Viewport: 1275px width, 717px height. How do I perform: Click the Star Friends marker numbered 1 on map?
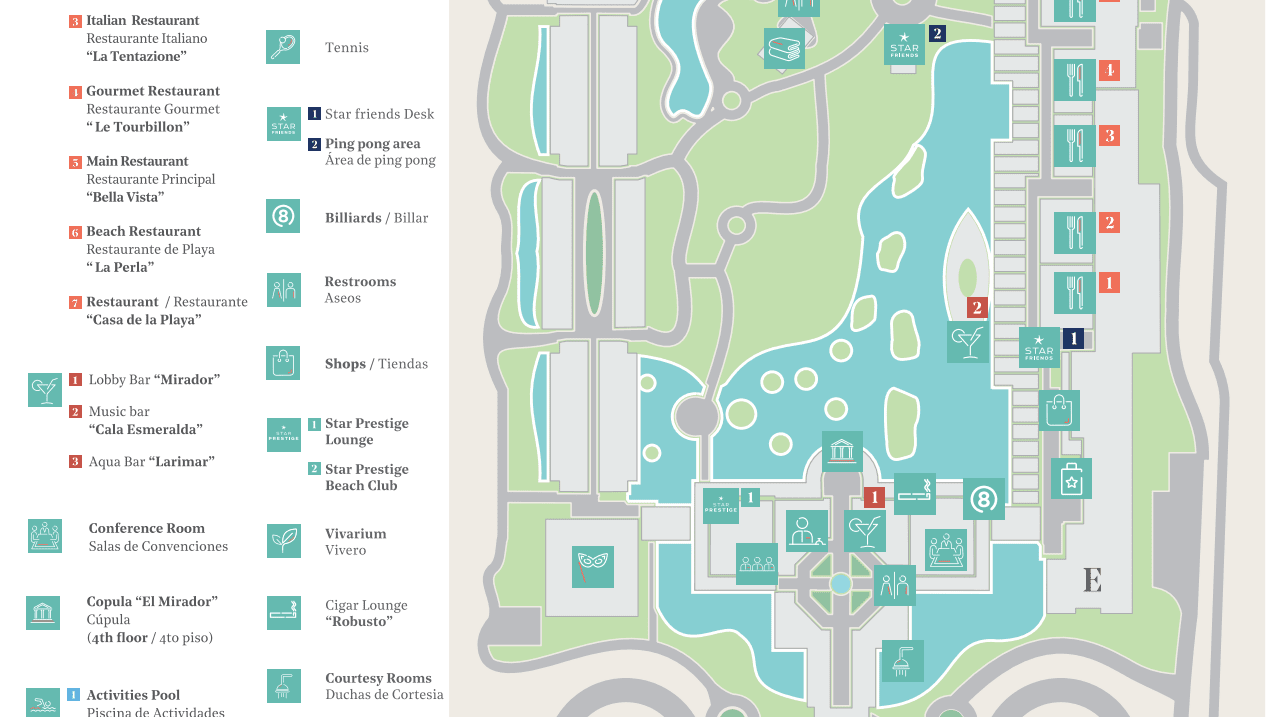point(1040,347)
